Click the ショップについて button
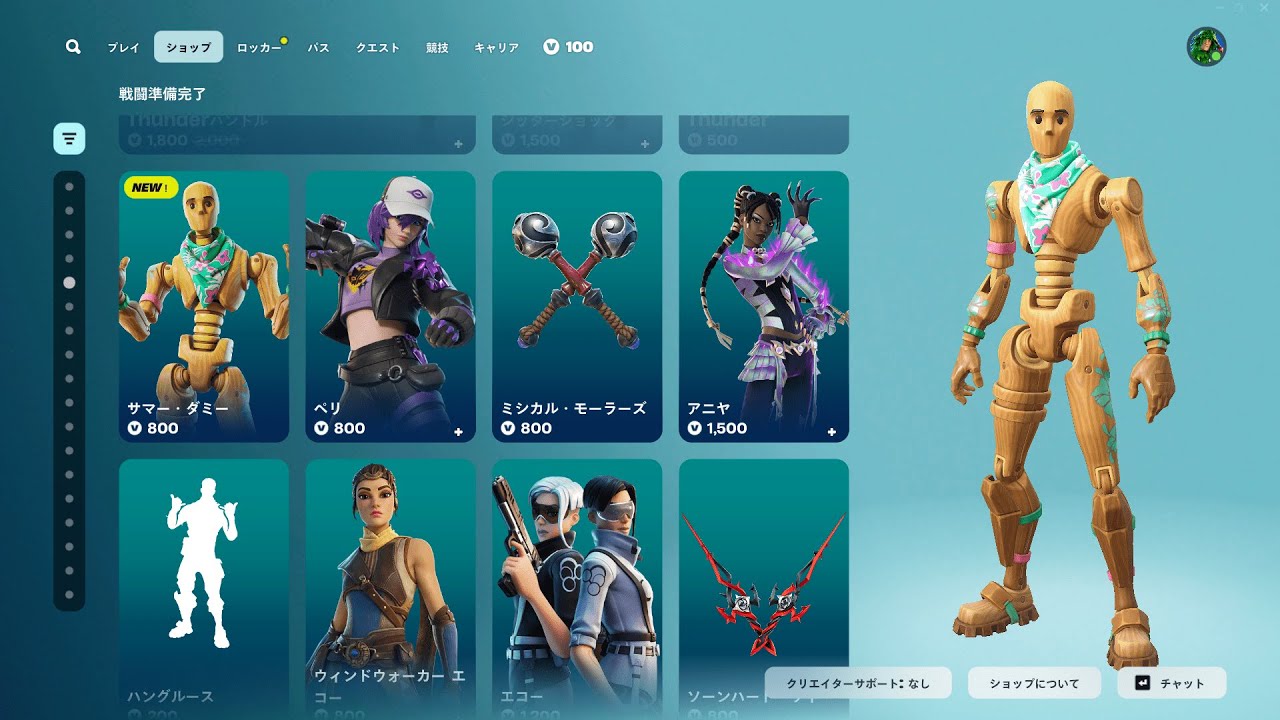The image size is (1280, 720). click(x=1034, y=683)
